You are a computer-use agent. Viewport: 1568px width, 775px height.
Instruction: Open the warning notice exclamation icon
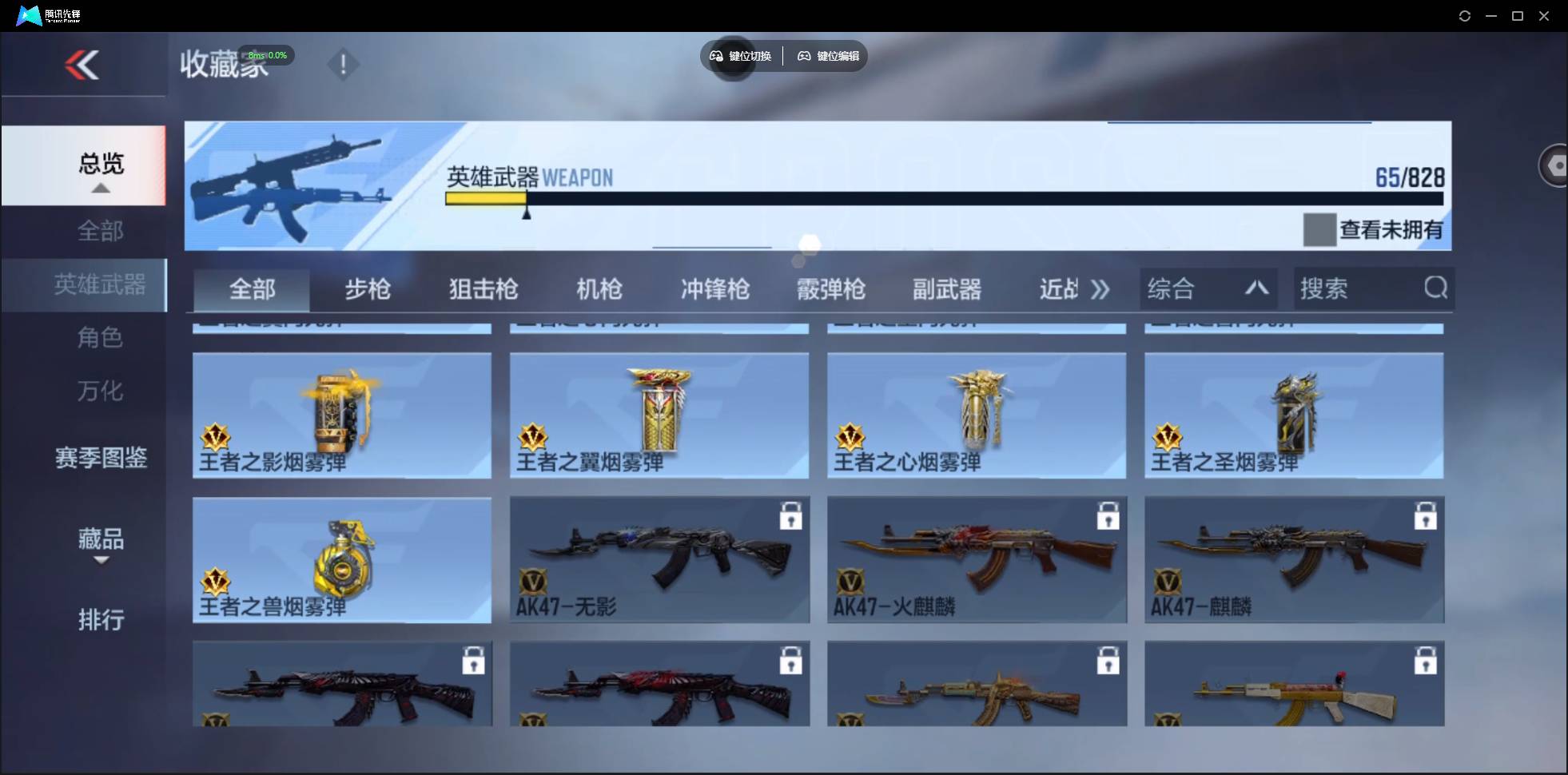click(x=344, y=65)
